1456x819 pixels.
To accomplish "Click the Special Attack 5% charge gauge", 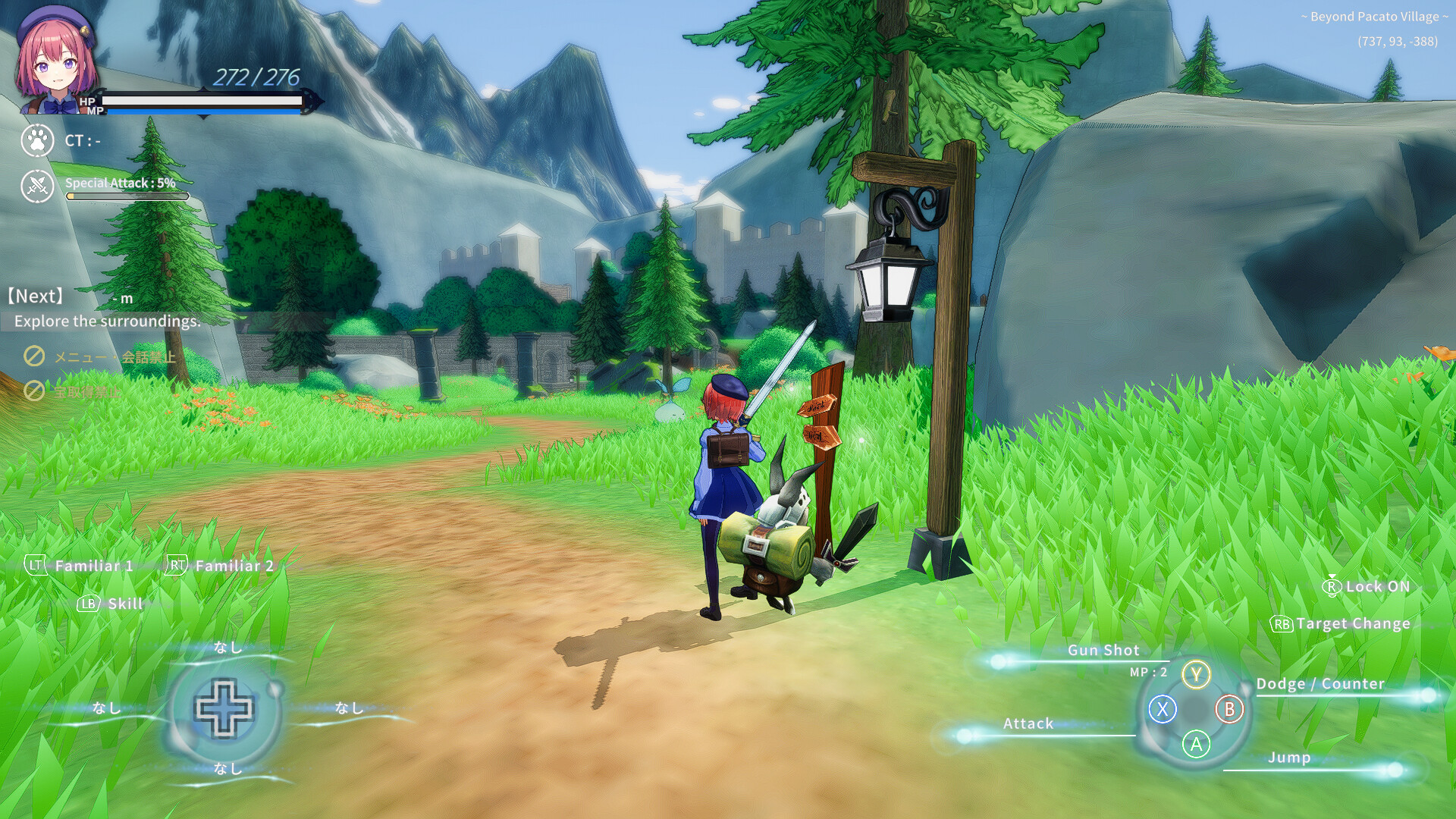I will click(x=127, y=196).
